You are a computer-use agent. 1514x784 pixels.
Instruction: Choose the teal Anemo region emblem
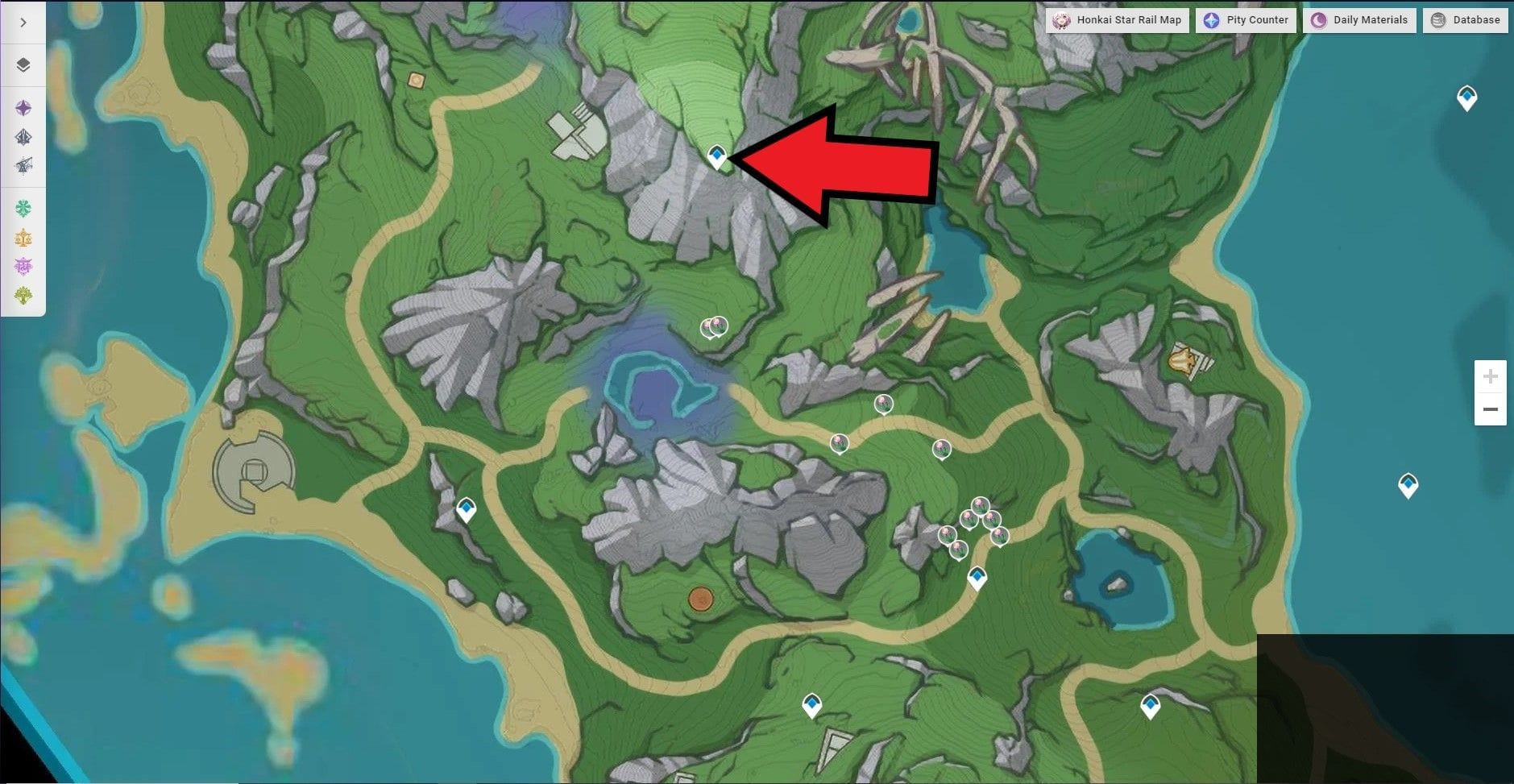point(23,208)
